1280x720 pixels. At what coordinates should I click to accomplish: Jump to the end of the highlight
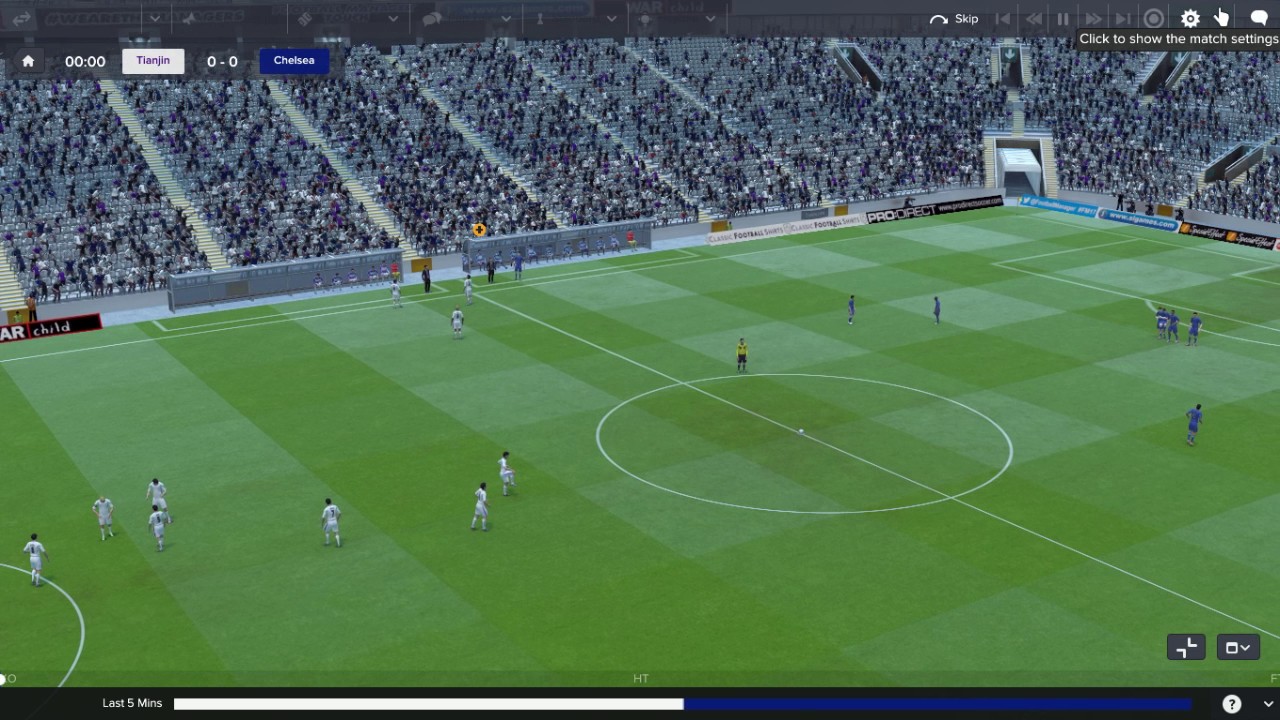click(1123, 19)
